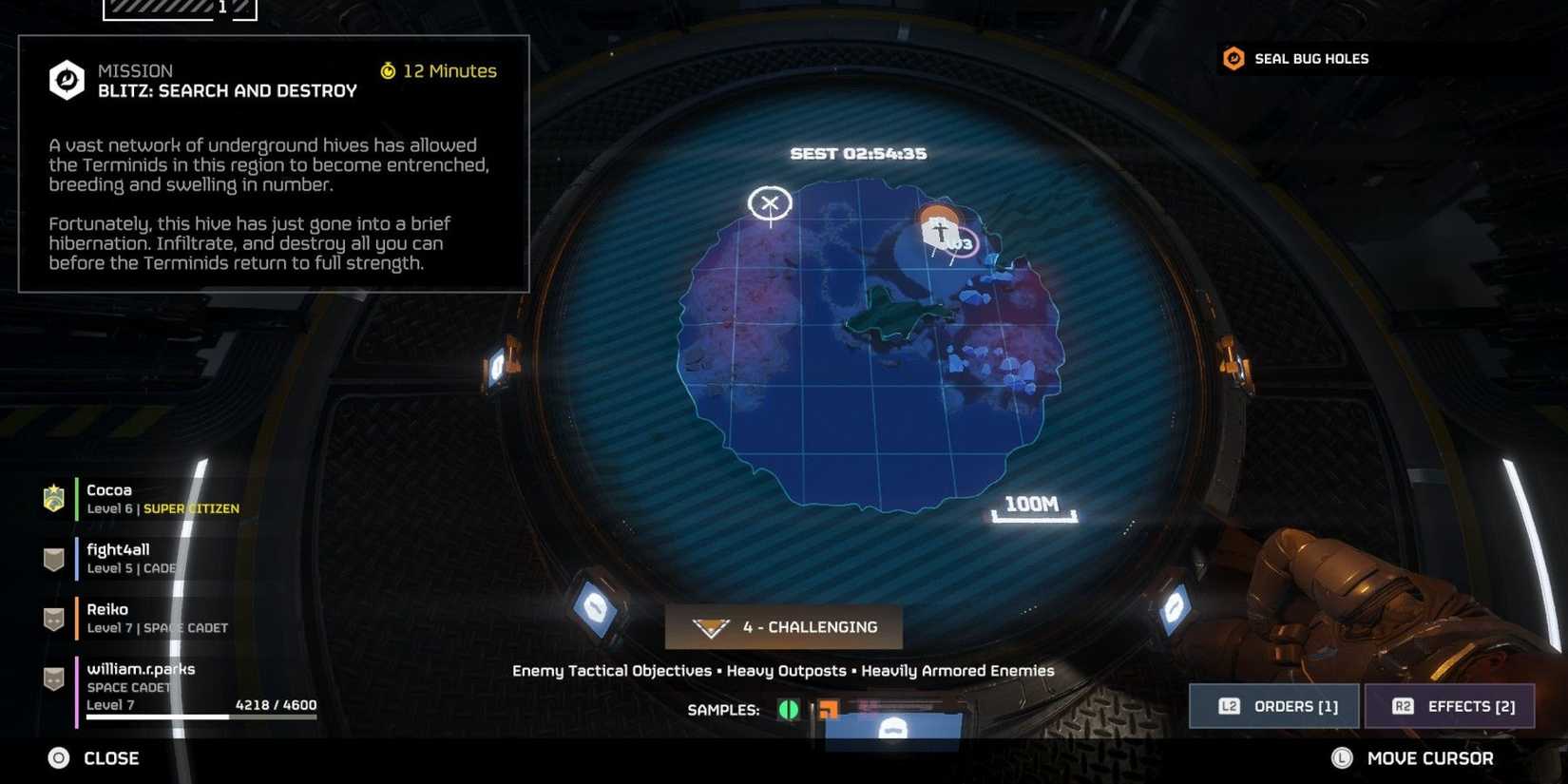Click Cocoa's Super Citizen rank badge

52,498
